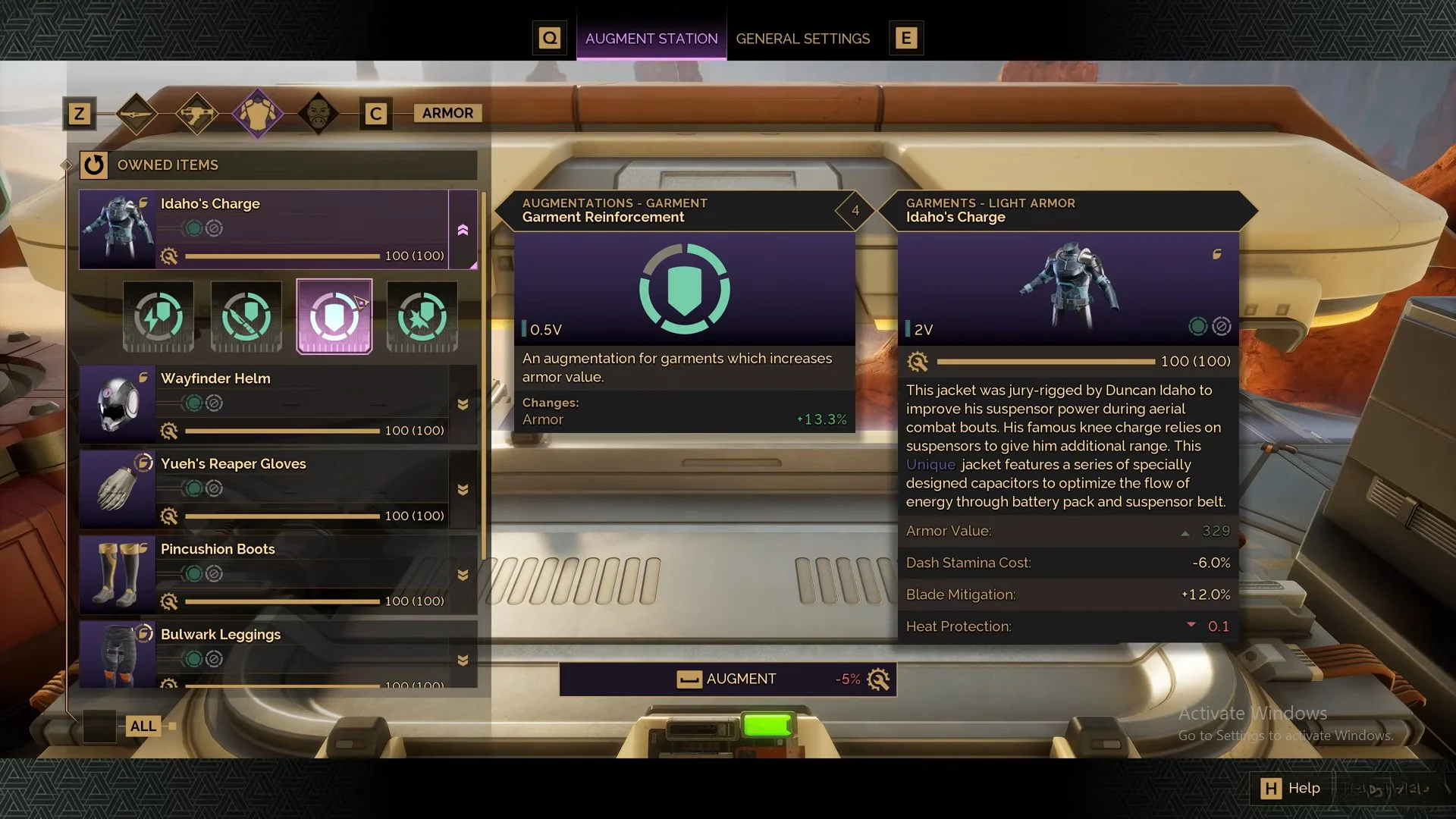The image size is (1456, 819).
Task: Select the blade weapon category icon
Action: pyautogui.click(x=137, y=113)
